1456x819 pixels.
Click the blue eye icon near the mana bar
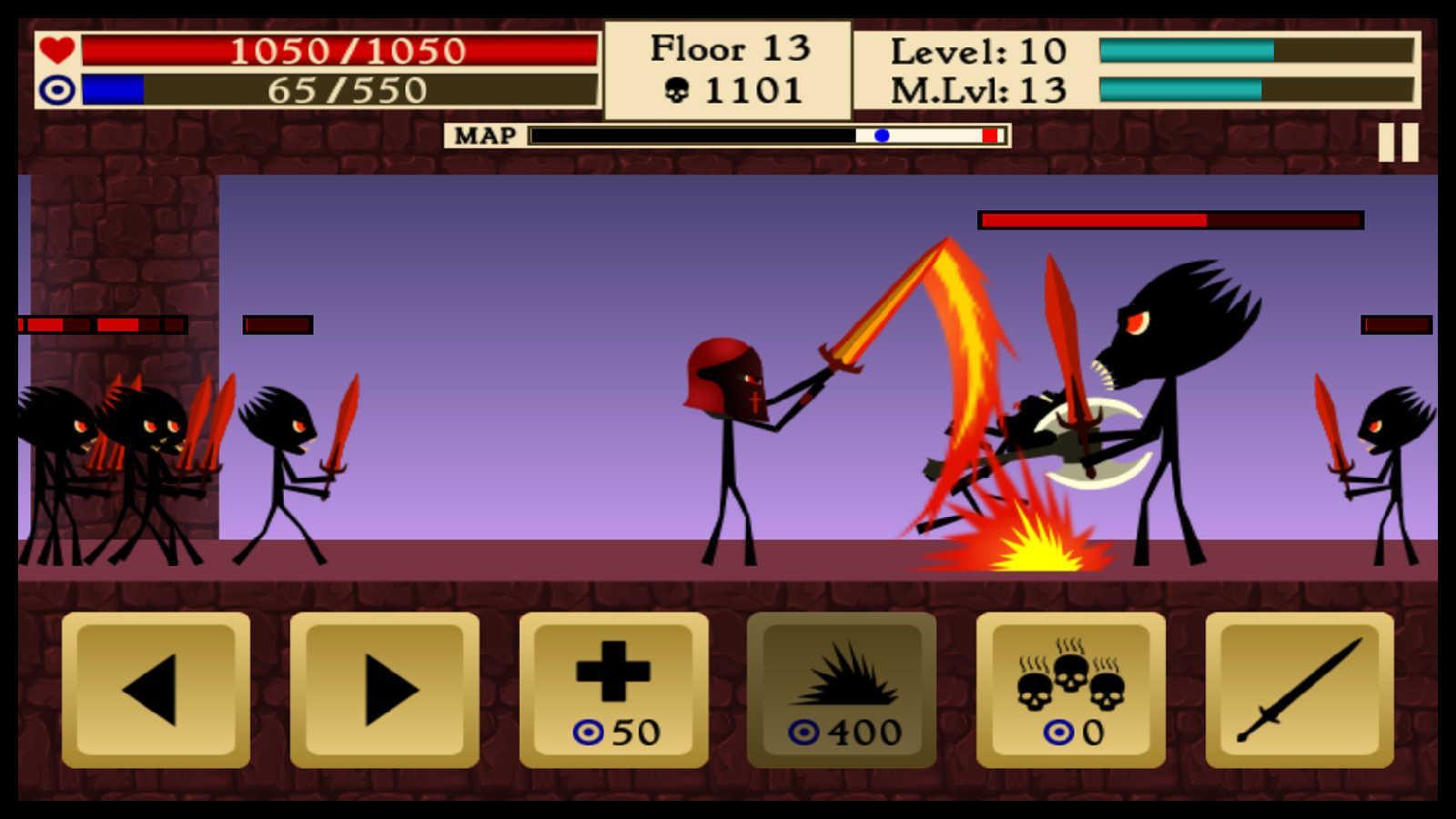coord(56,91)
